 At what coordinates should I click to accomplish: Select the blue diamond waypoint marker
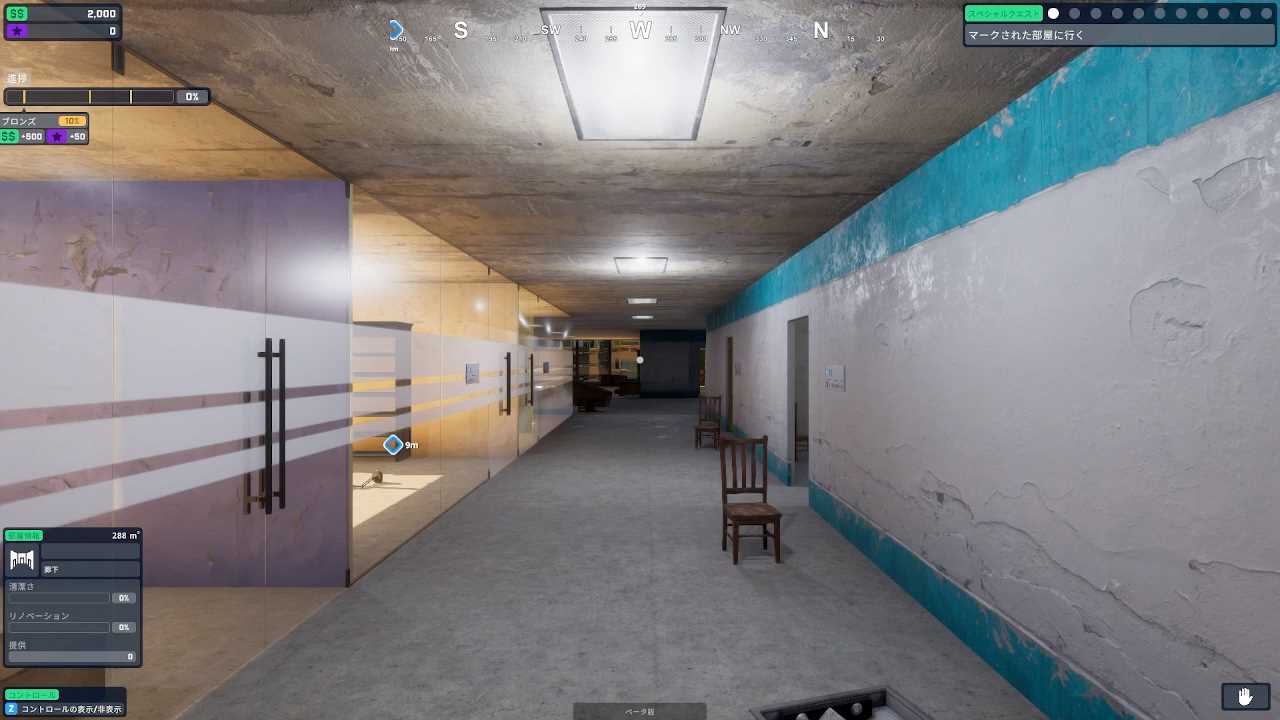(393, 444)
